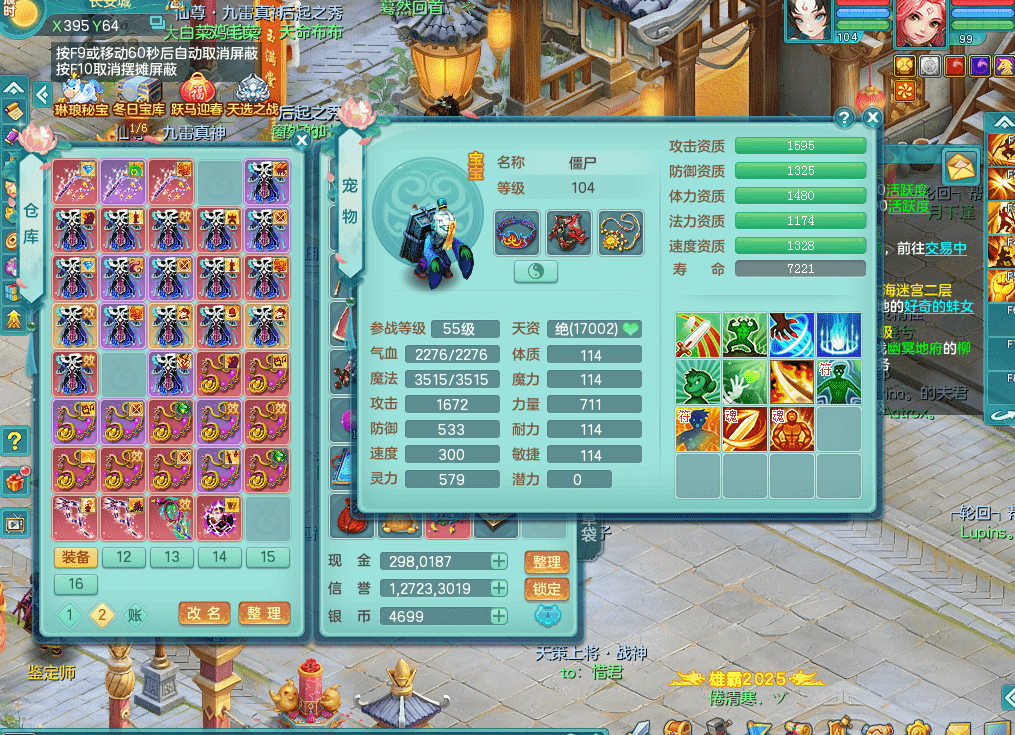This screenshot has height=735, width=1015.
Task: Click the warehouse 整理 sort button
Action: (264, 613)
